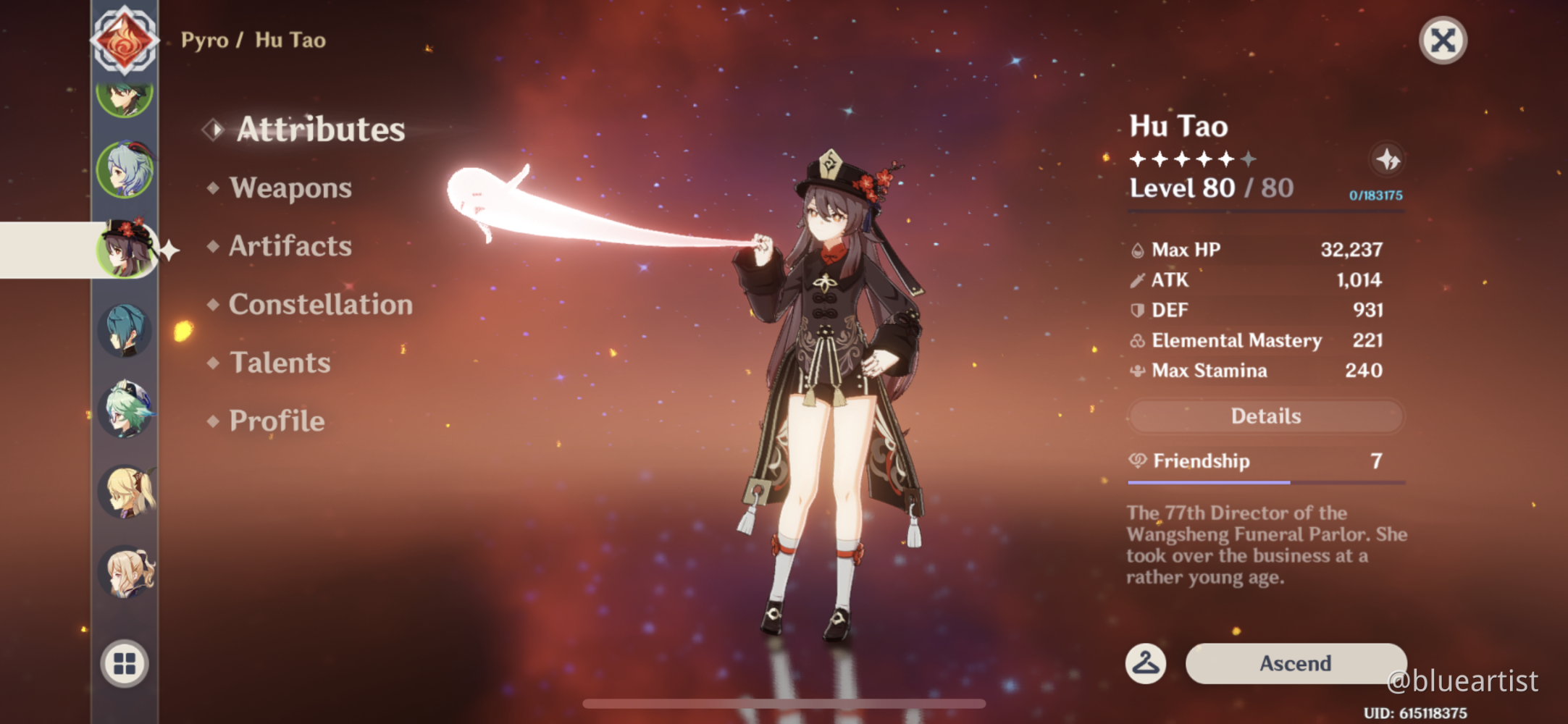This screenshot has width=1568, height=724.
Task: Click the sparkle icon beside the star rating
Action: [1387, 159]
